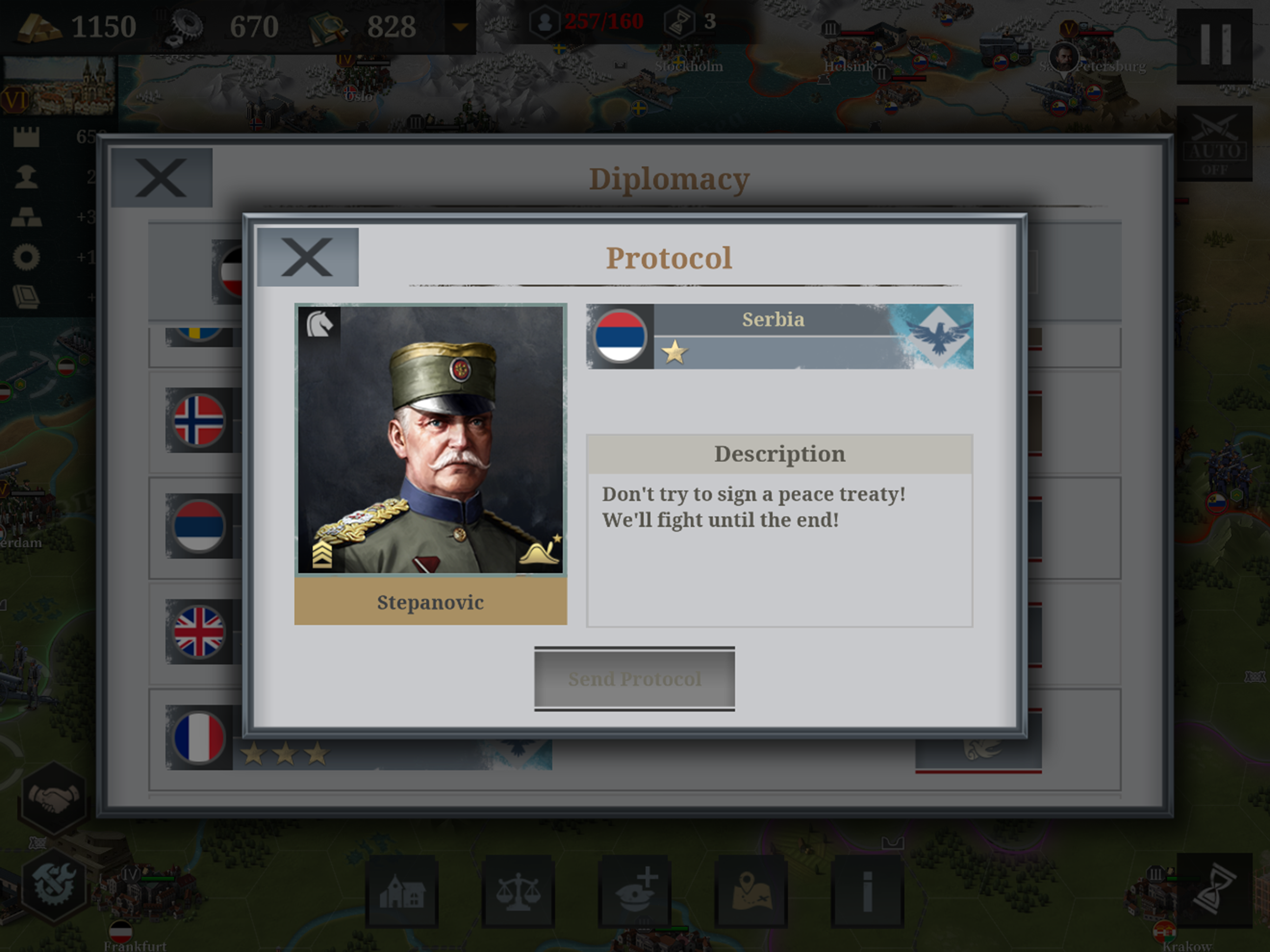1270x952 pixels.
Task: Select the France flag entry
Action: pos(198,737)
